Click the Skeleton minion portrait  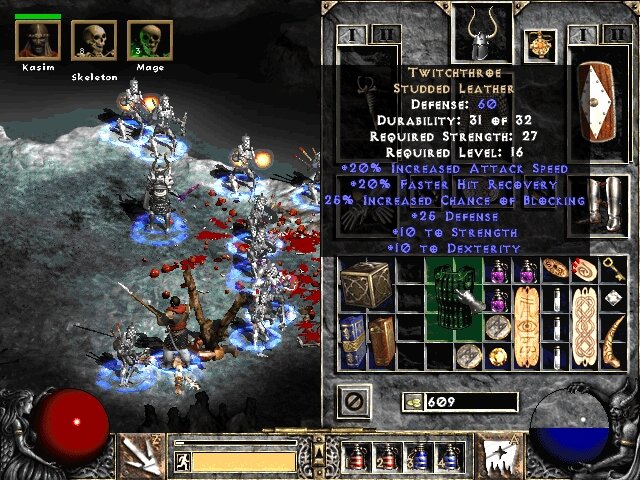[93, 42]
